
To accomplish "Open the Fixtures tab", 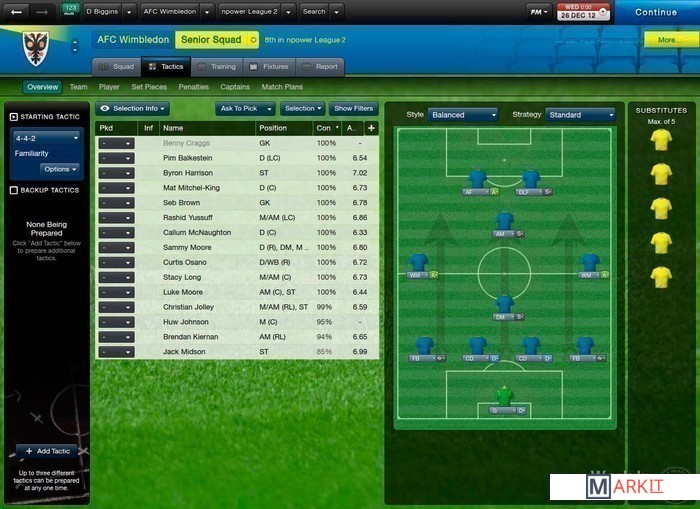I will click(x=269, y=67).
